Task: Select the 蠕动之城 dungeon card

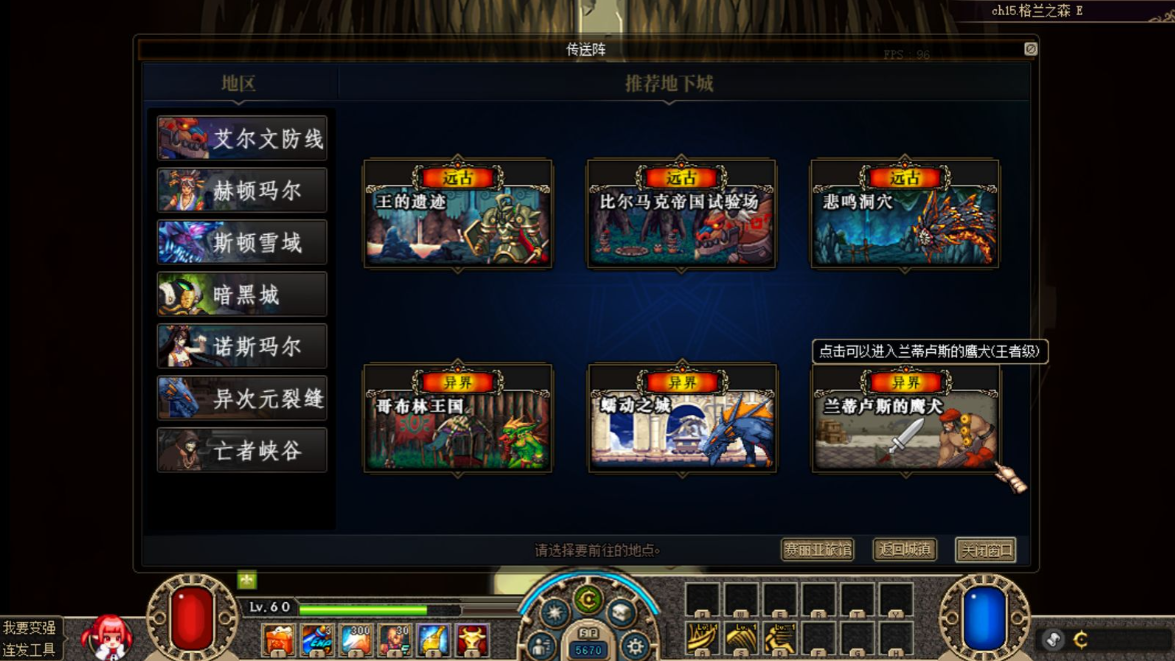Action: pos(682,419)
